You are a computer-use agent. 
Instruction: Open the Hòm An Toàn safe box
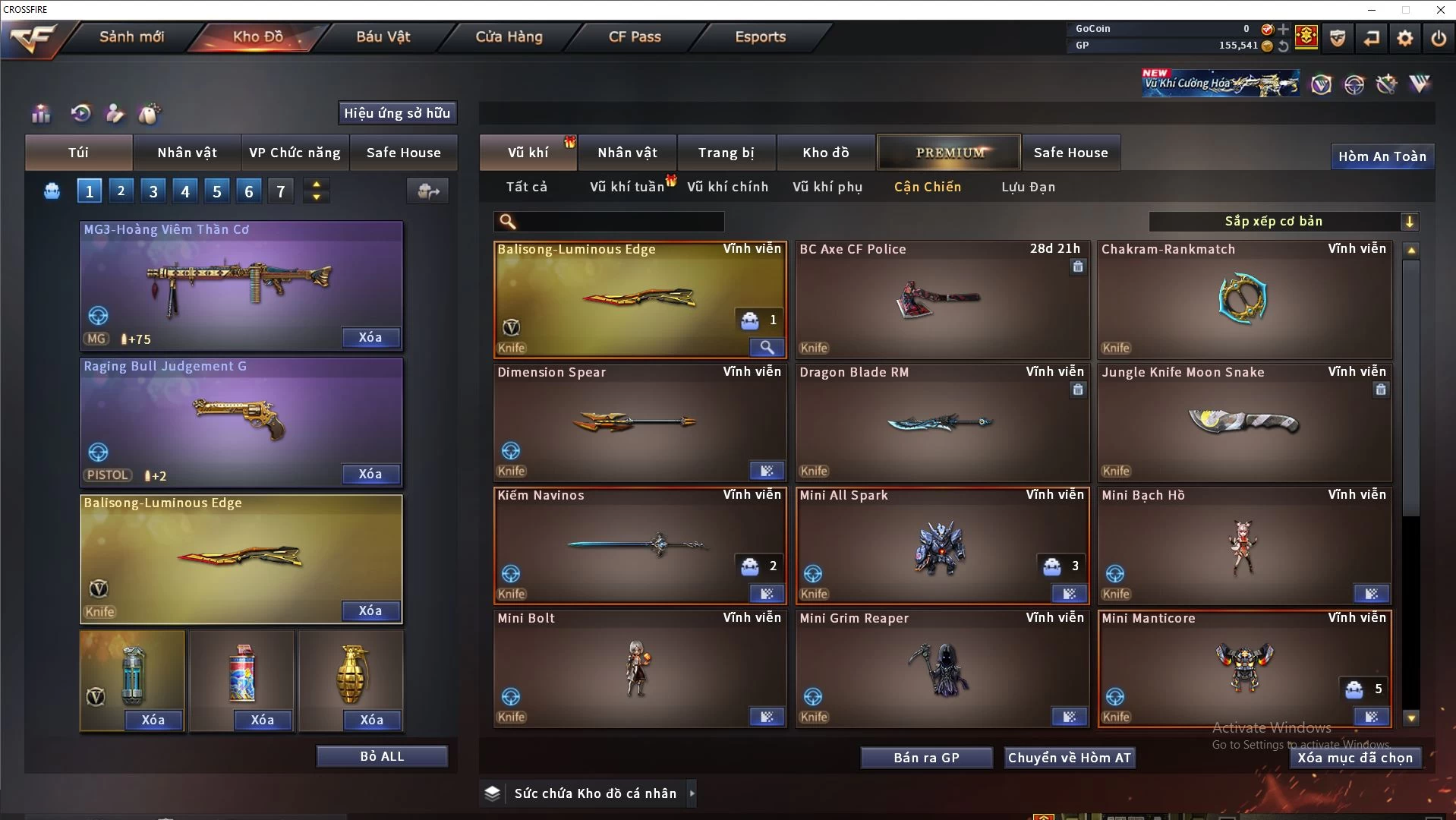[1382, 156]
